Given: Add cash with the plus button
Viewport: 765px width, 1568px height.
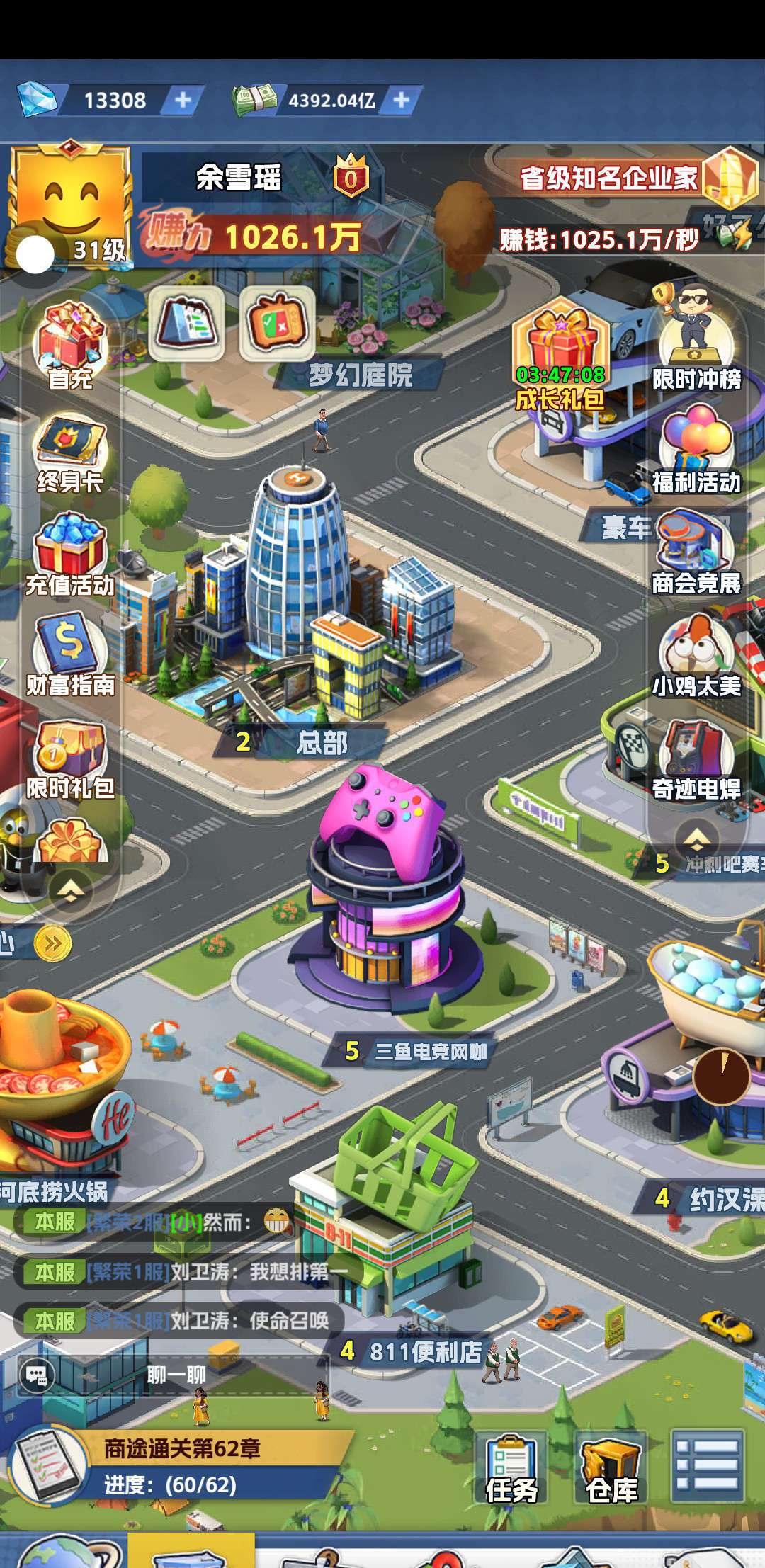Looking at the screenshot, I should tap(401, 100).
